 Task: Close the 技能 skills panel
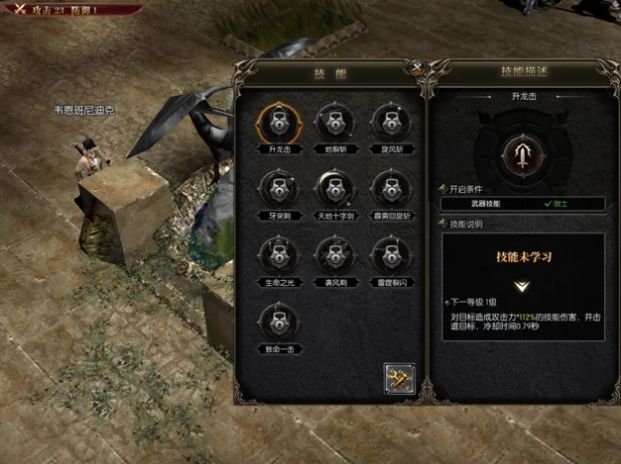tap(416, 70)
